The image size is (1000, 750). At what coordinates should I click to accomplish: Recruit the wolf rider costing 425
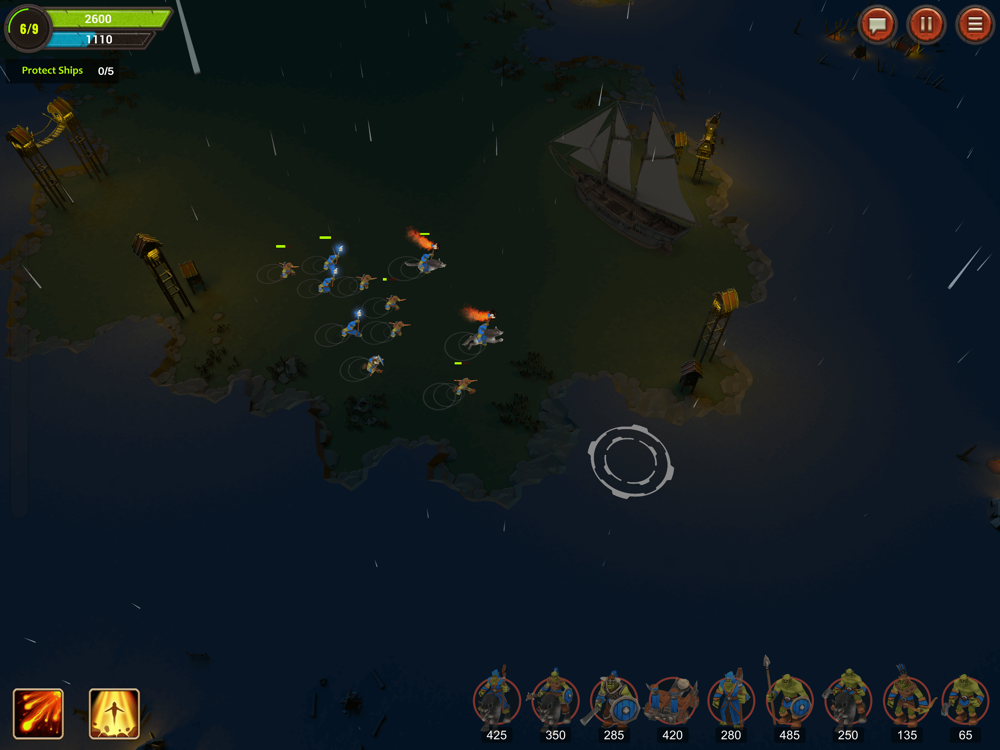(497, 701)
